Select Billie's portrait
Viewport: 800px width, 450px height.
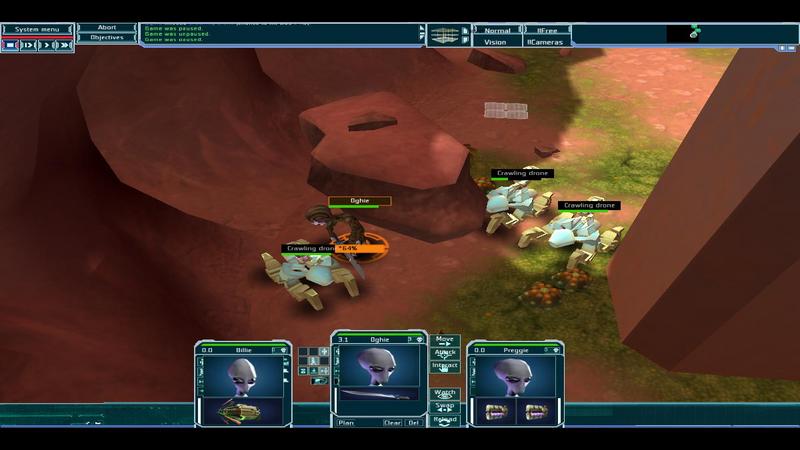coord(243,376)
